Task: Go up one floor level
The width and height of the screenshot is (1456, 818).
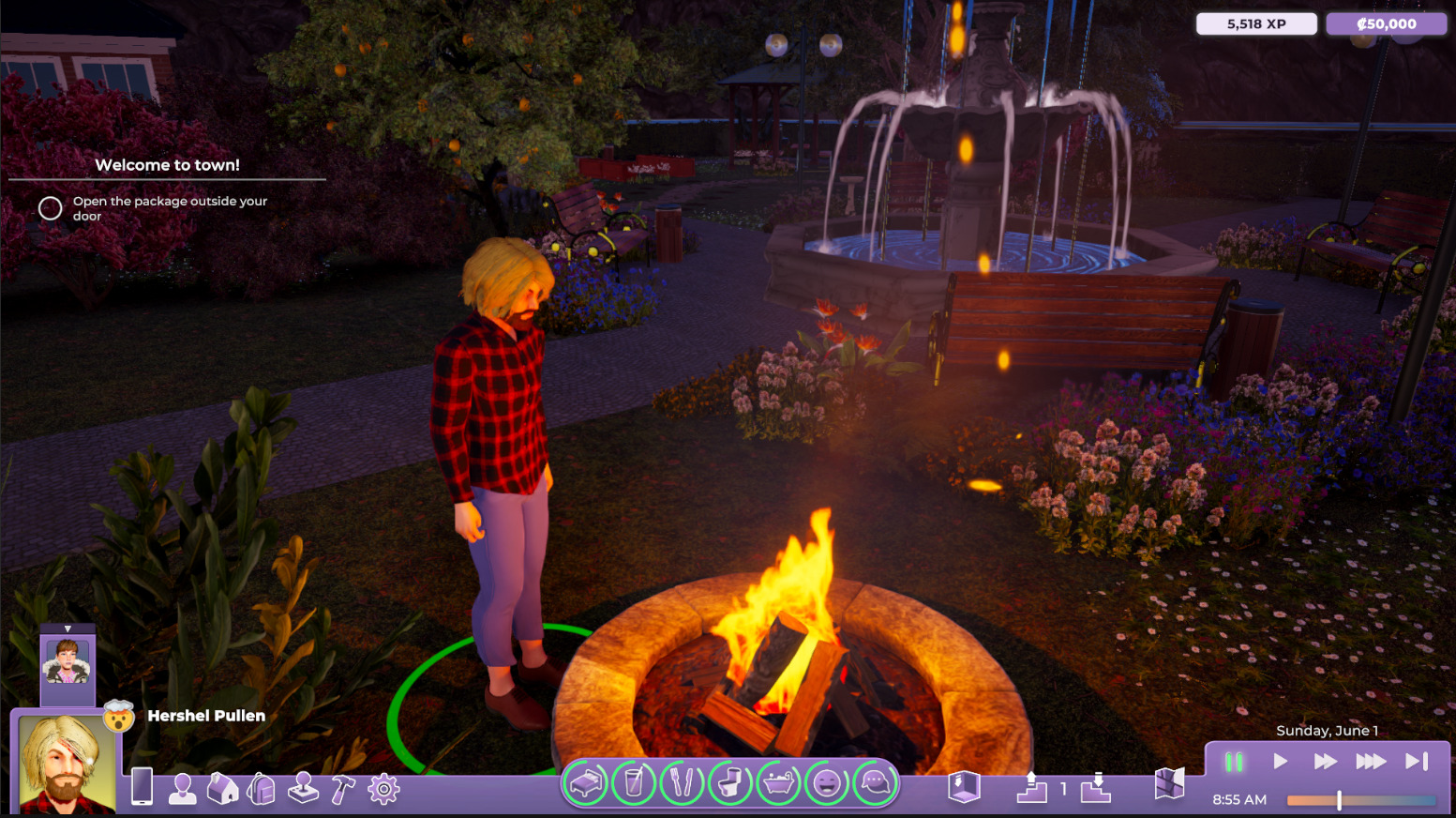Action: coord(1031,787)
